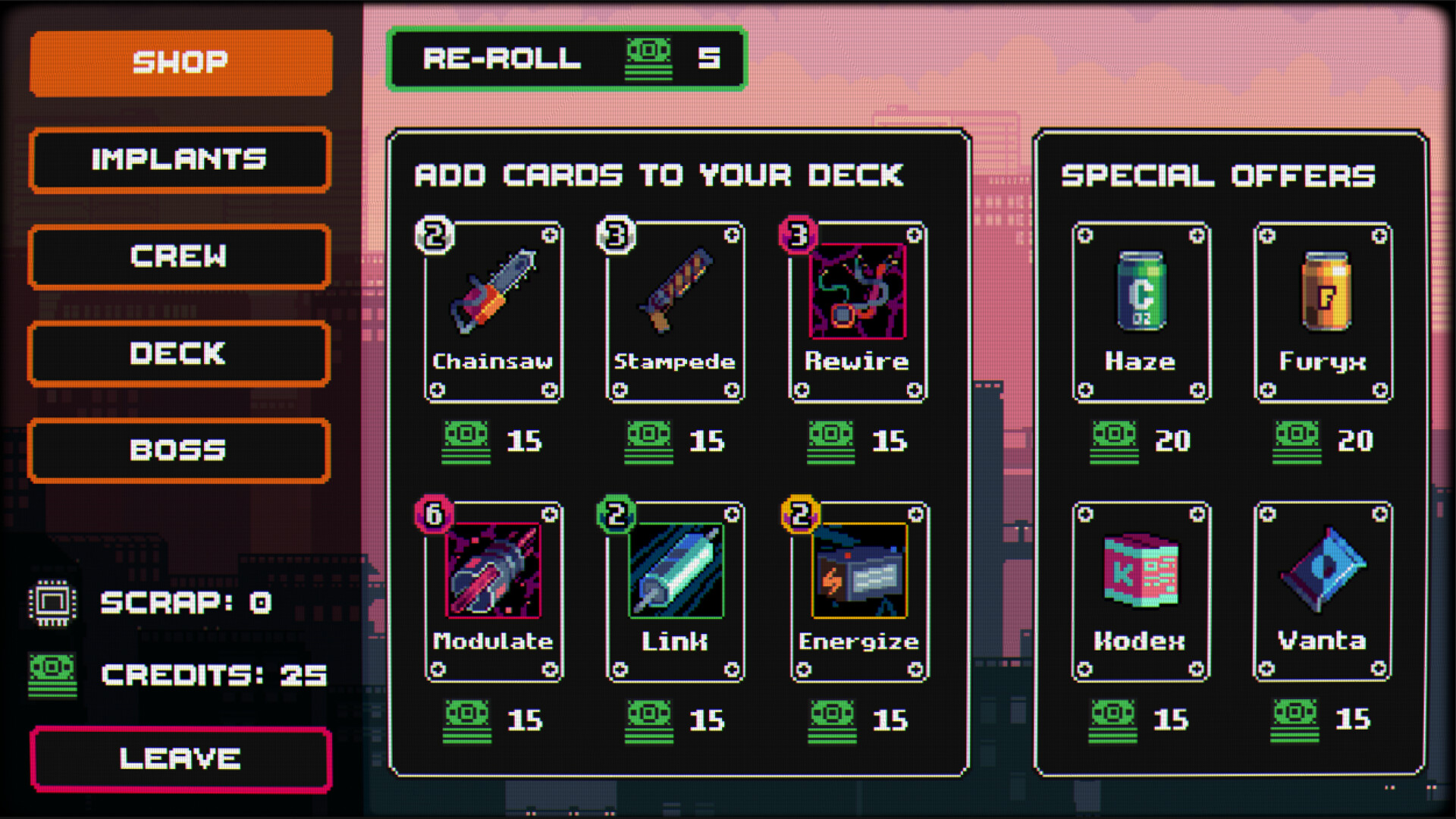Switch to the Implants tab
This screenshot has height=819, width=1456.
point(178,159)
